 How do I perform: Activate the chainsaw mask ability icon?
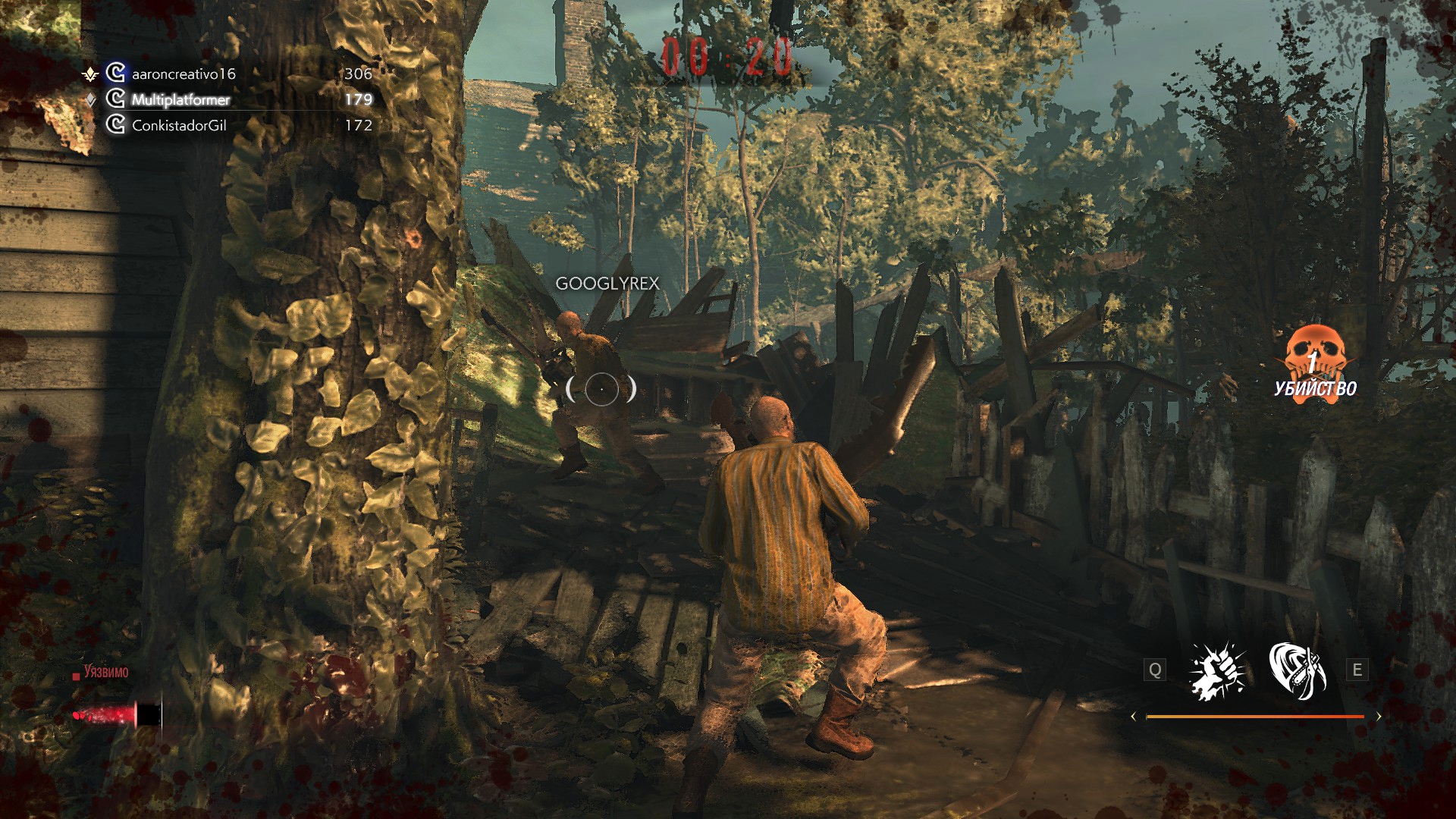[x=1297, y=670]
